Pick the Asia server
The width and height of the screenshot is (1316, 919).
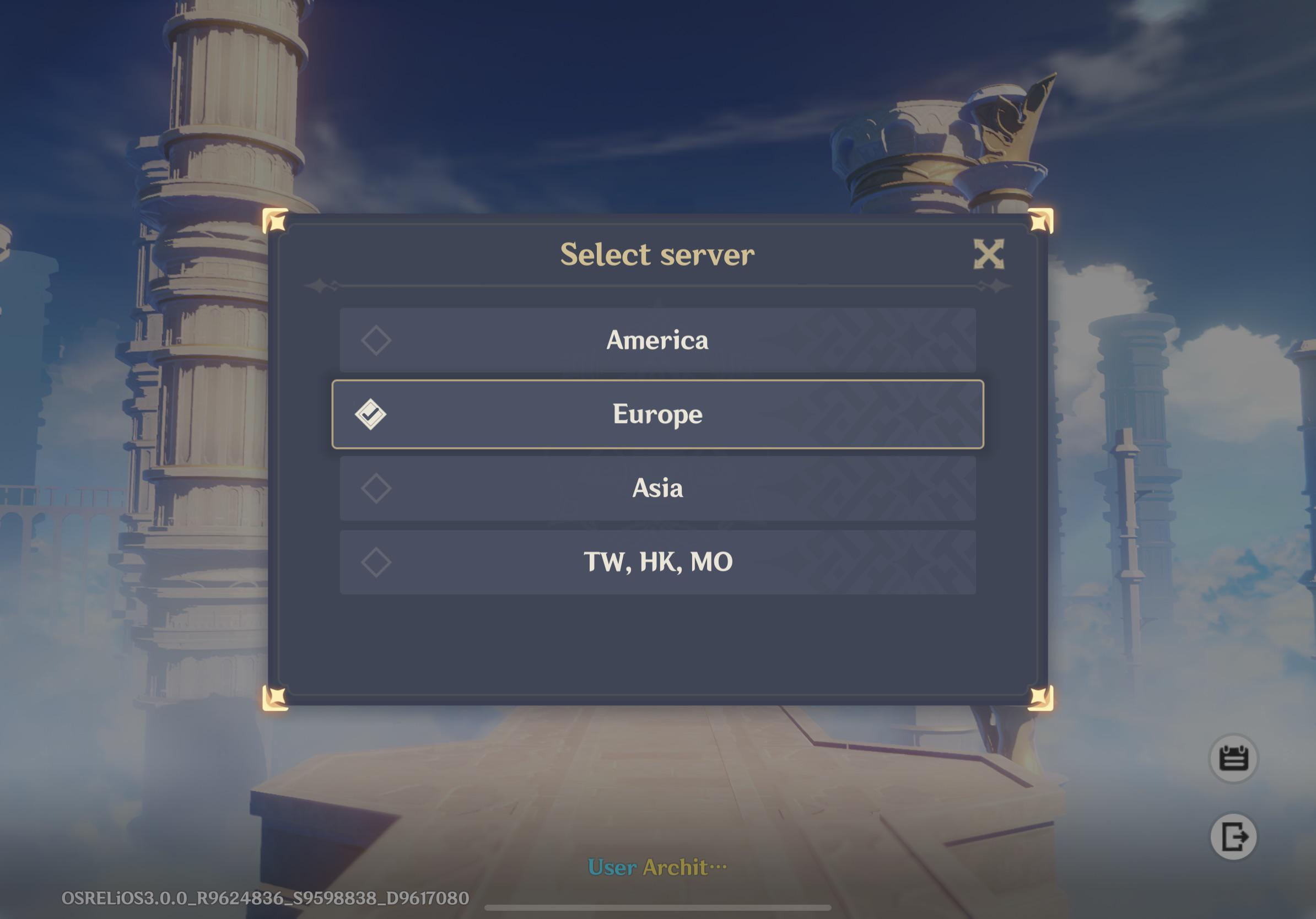coord(657,488)
